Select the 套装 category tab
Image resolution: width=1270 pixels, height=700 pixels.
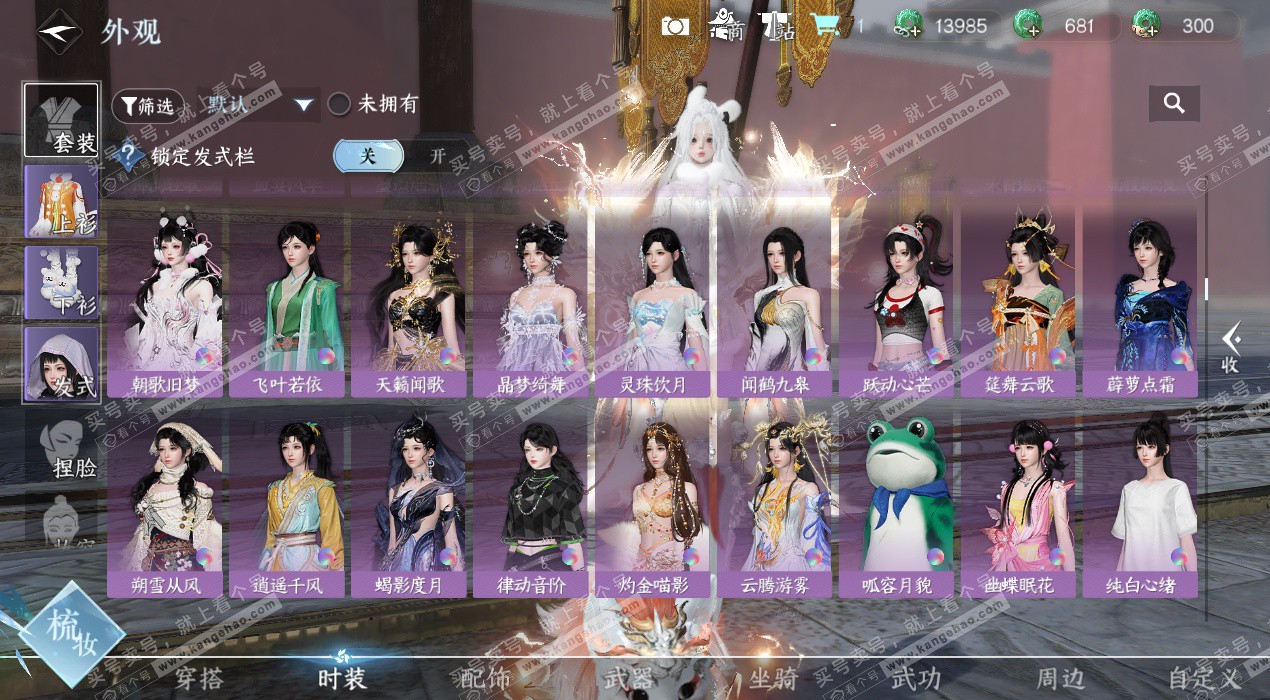(x=62, y=120)
